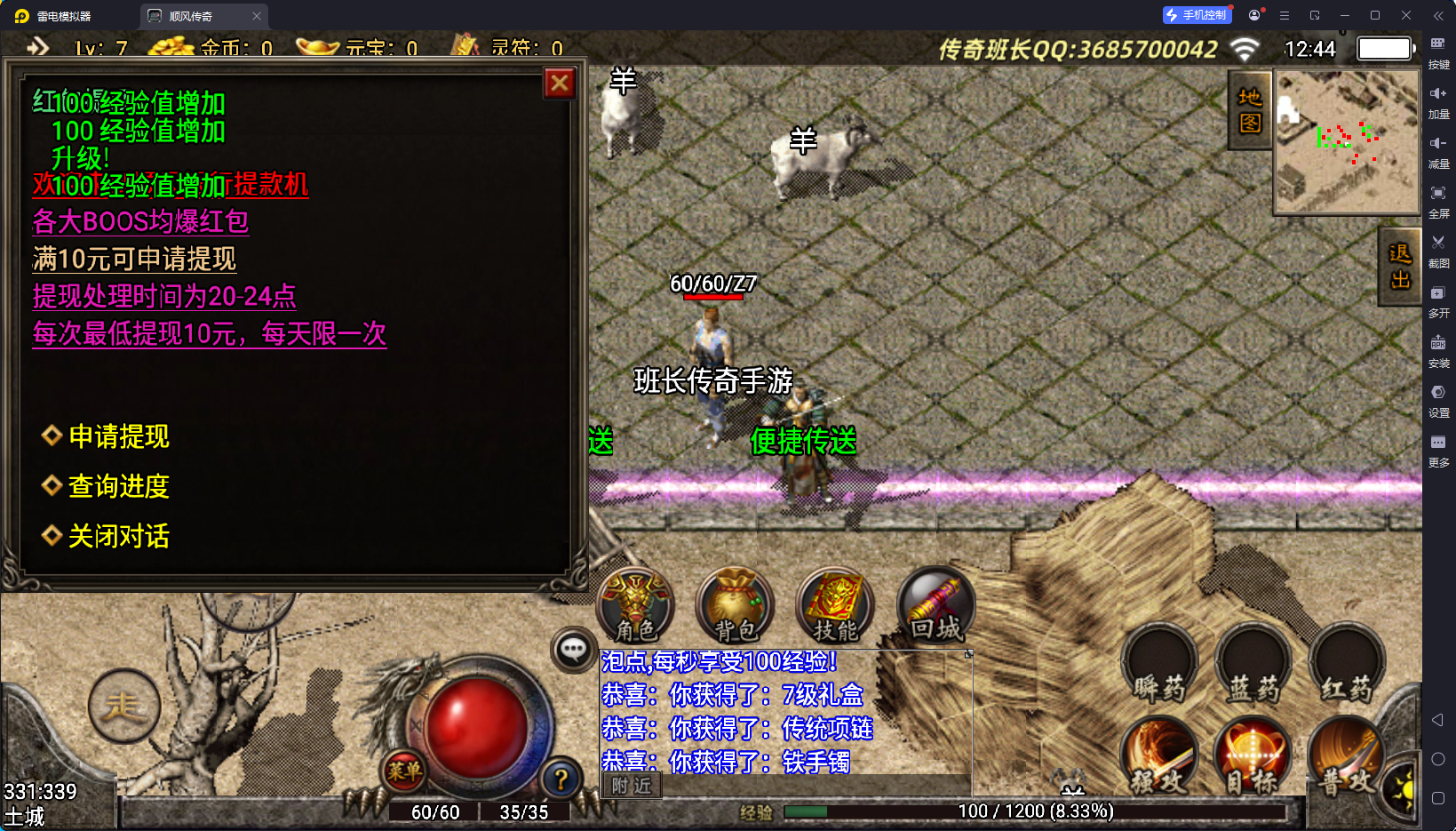Click the 全屏 fullscreen emulator button
This screenshot has height=831, width=1456.
tap(1438, 202)
